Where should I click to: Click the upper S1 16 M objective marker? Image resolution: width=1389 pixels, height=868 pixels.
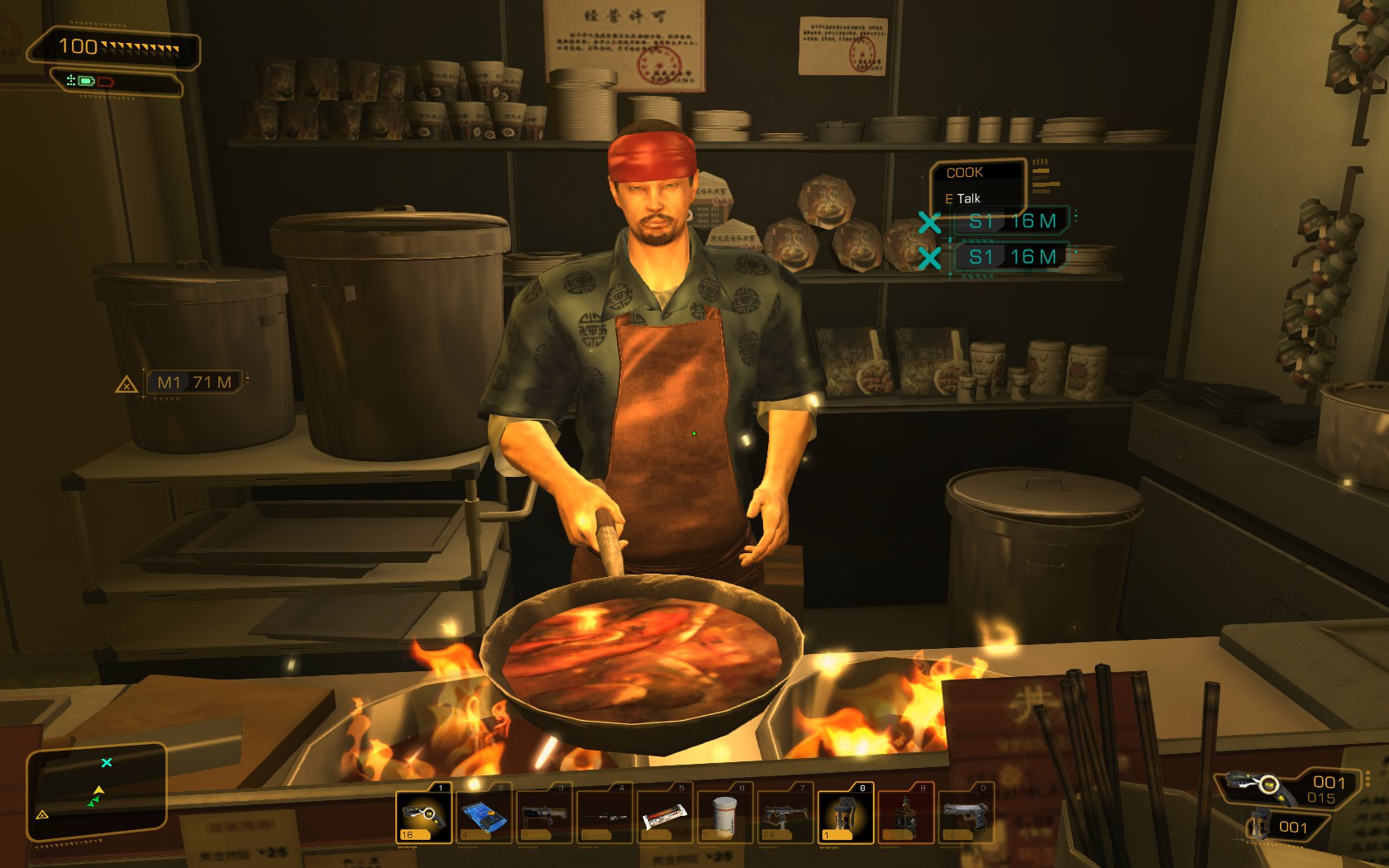coord(1011,222)
